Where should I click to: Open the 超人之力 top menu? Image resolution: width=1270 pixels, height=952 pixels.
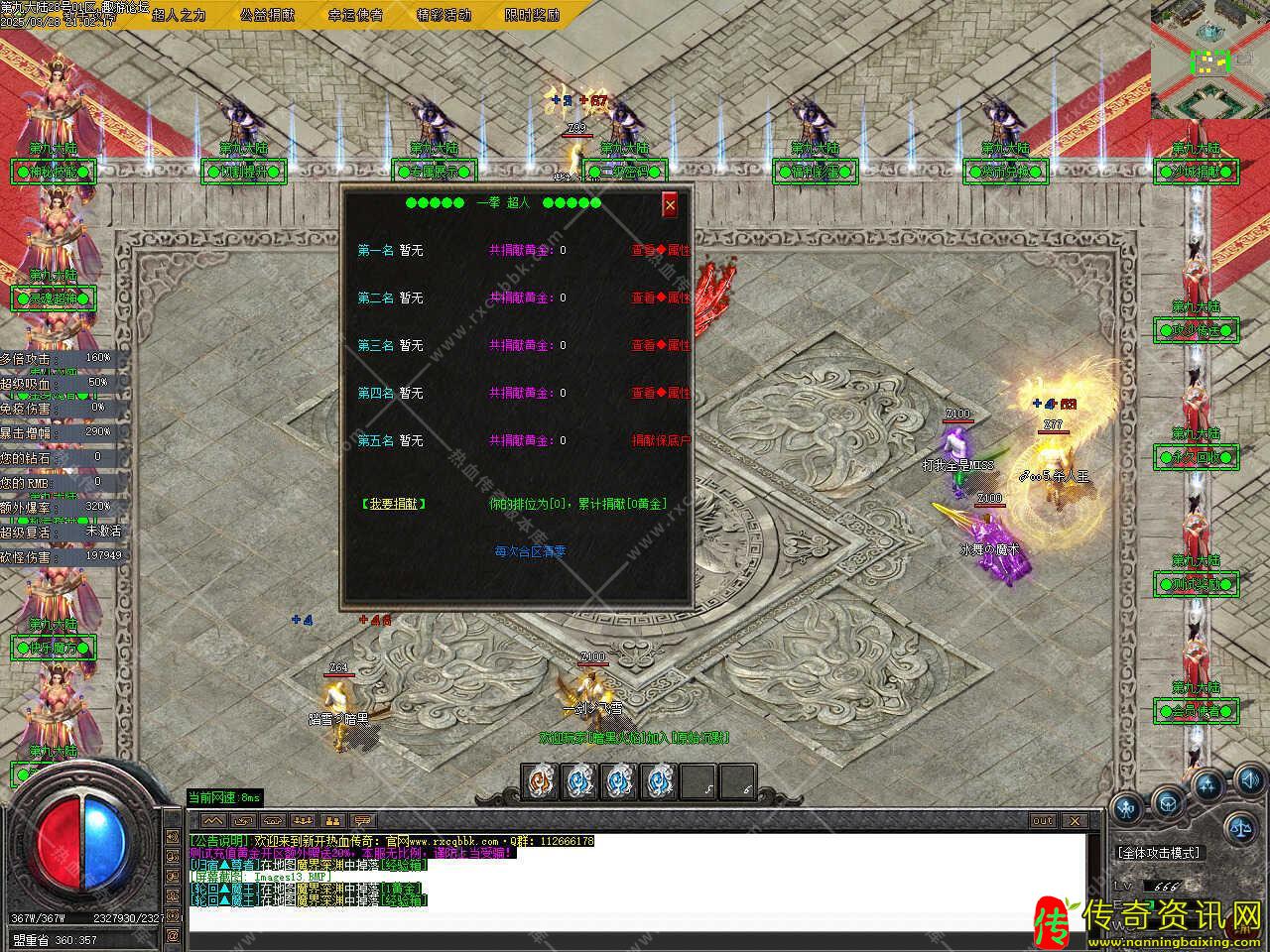(x=179, y=15)
